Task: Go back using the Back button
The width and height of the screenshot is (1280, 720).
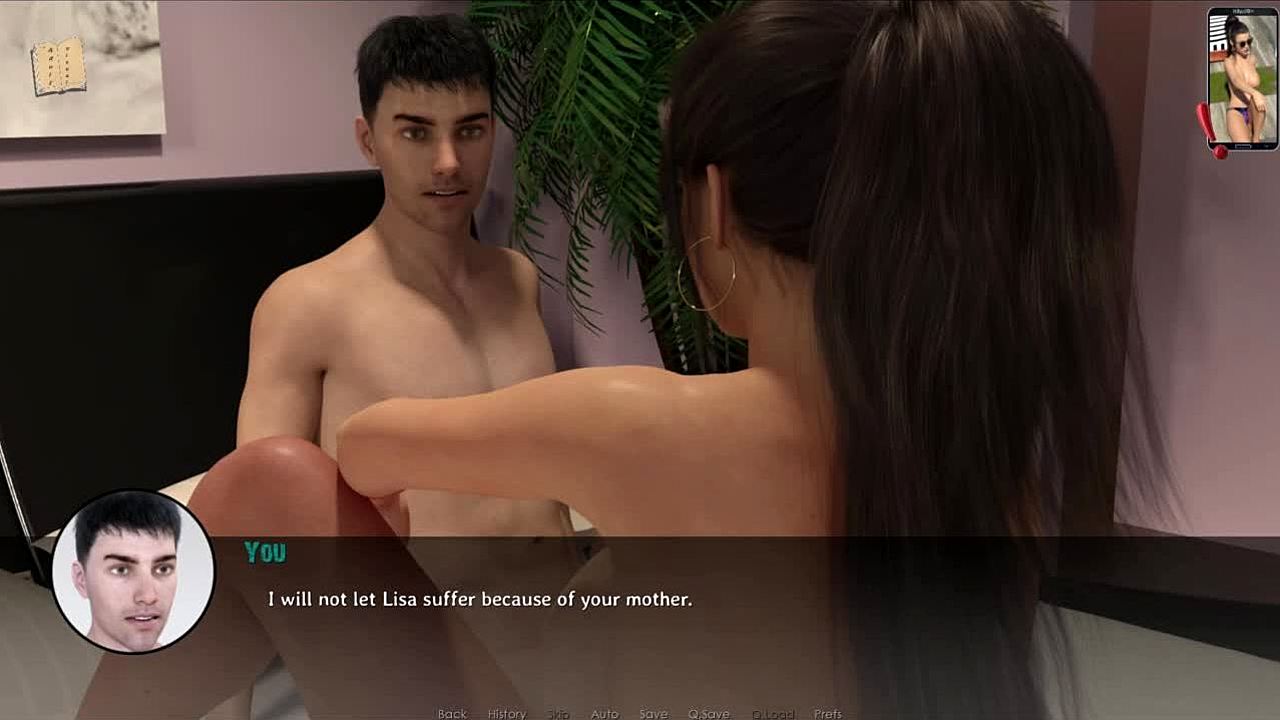Action: [x=452, y=713]
